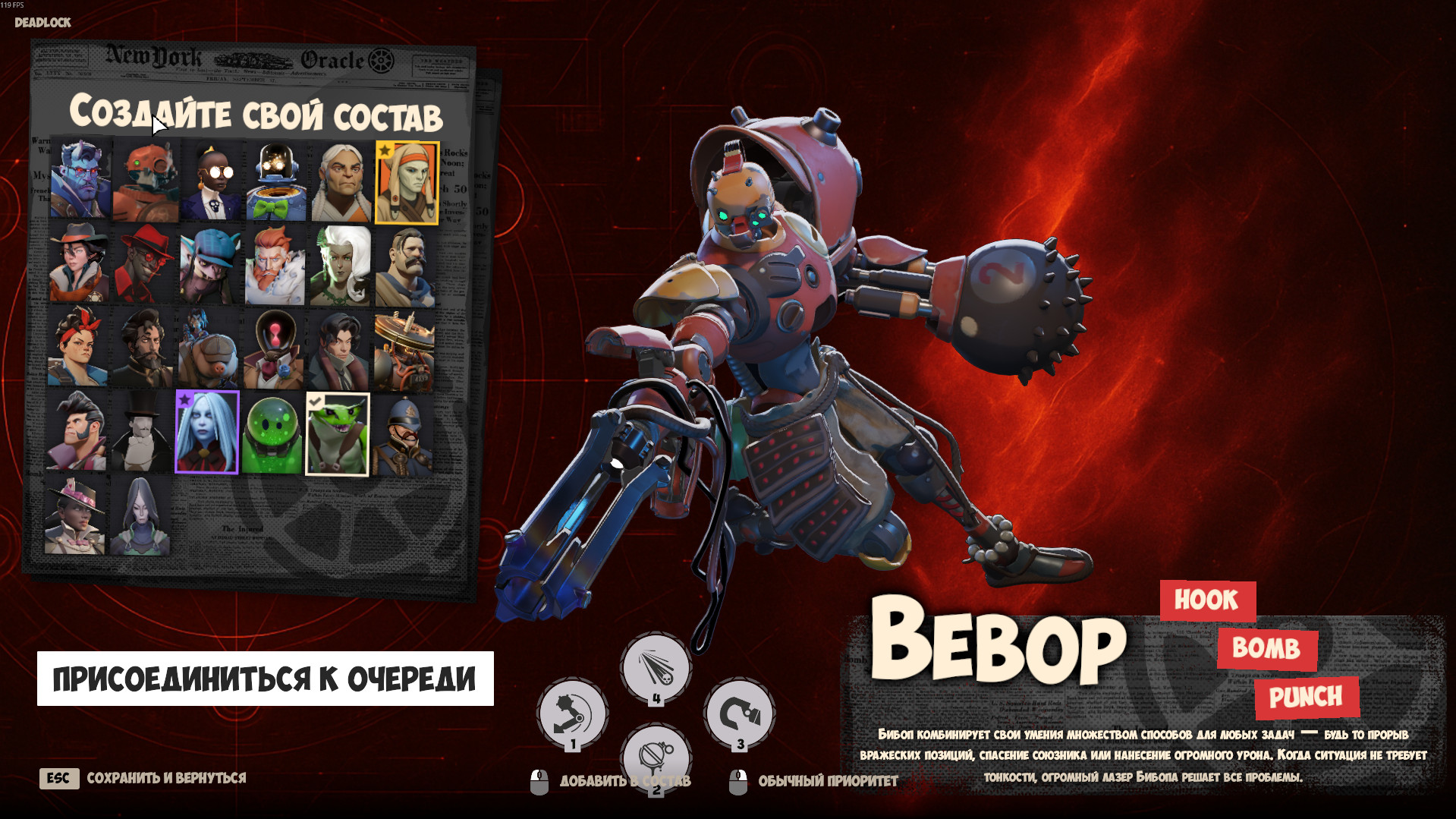Image resolution: width=1456 pixels, height=819 pixels.
Task: Select the ability icon numbered 4
Action: point(656,664)
